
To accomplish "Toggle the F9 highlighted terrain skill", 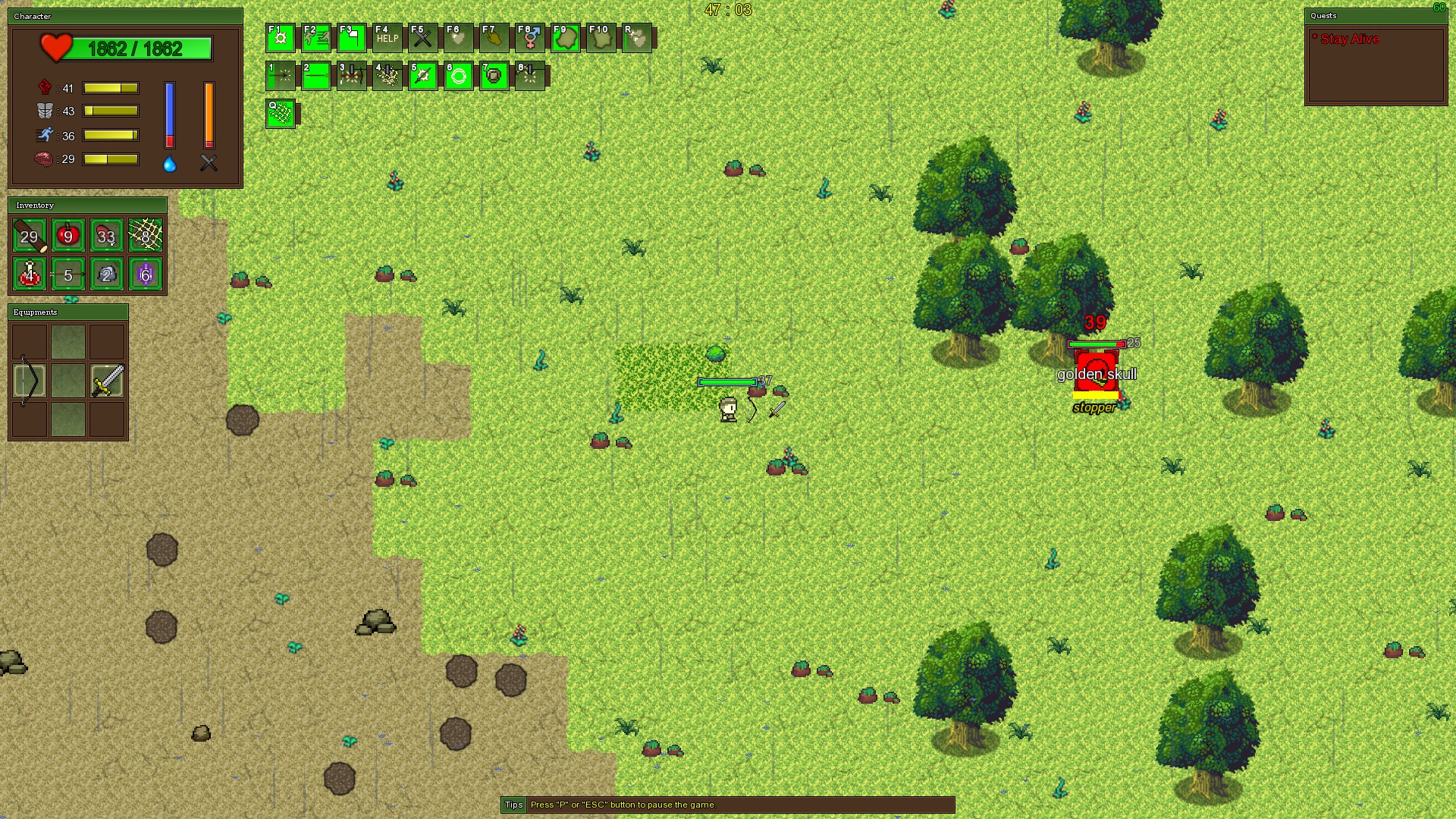I will [x=565, y=36].
